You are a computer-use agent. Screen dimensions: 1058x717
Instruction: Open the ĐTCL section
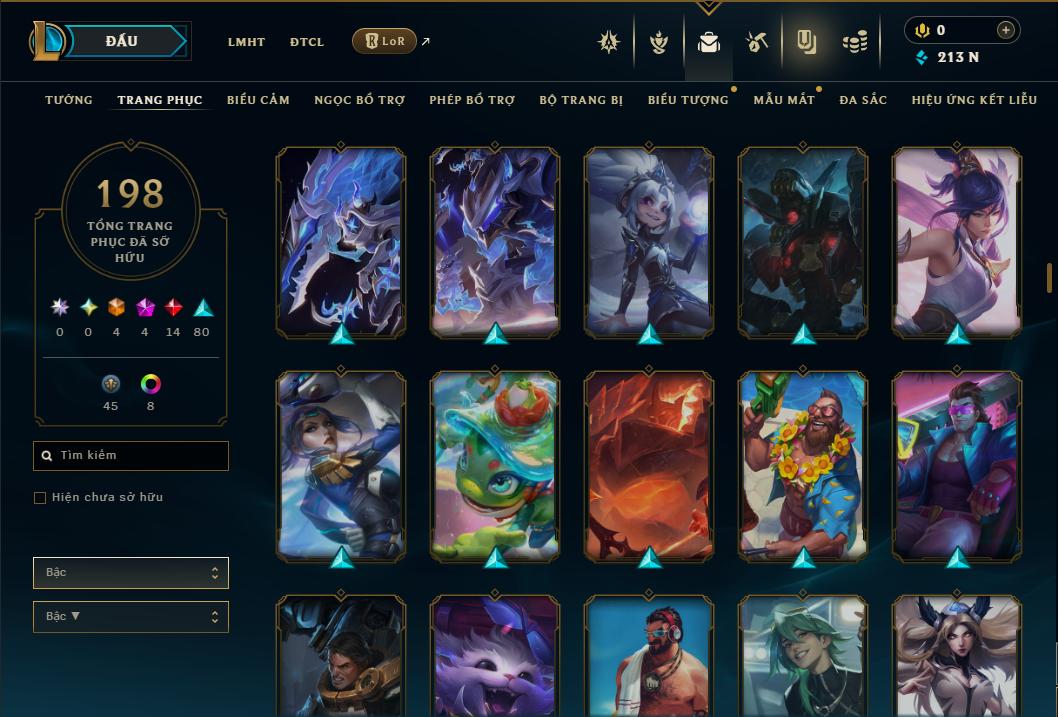pyautogui.click(x=307, y=42)
